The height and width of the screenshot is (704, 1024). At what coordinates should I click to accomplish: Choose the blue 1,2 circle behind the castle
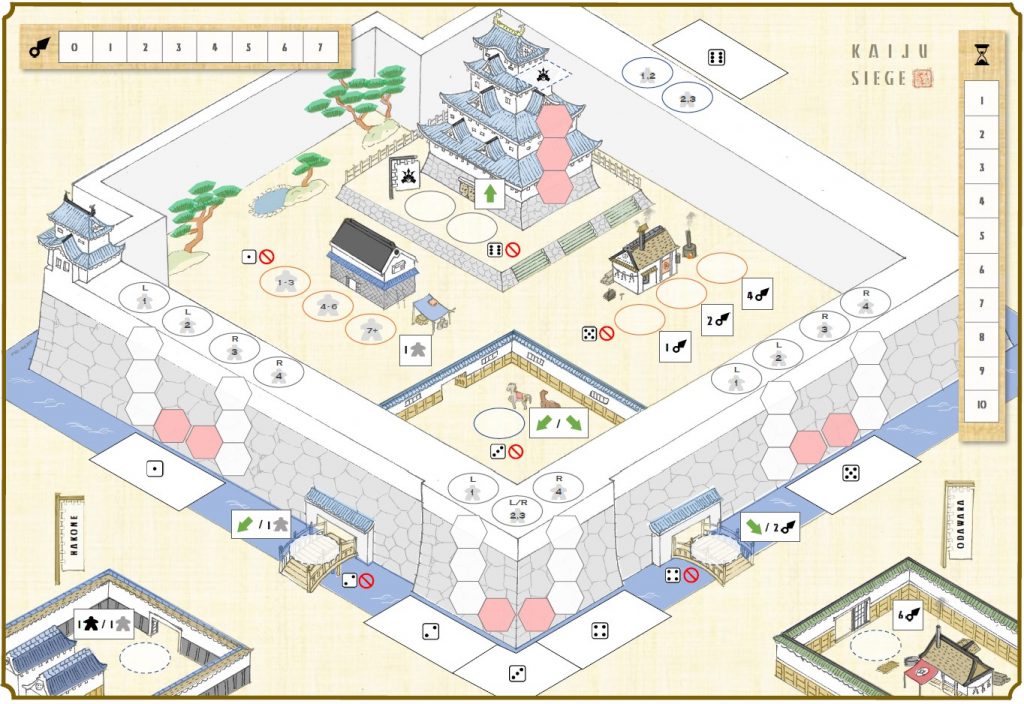click(x=647, y=73)
